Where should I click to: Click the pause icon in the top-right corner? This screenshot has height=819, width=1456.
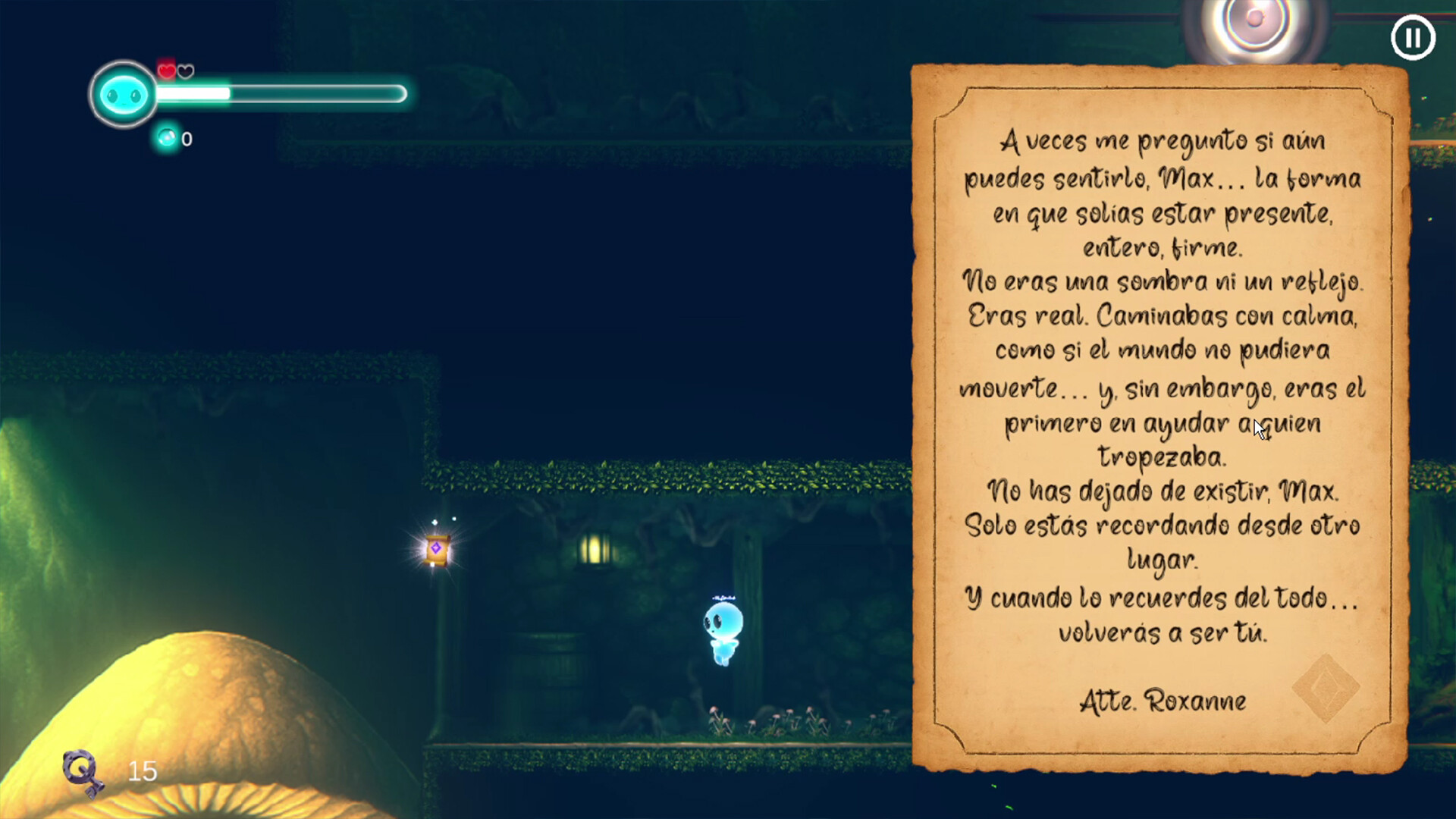pyautogui.click(x=1412, y=37)
